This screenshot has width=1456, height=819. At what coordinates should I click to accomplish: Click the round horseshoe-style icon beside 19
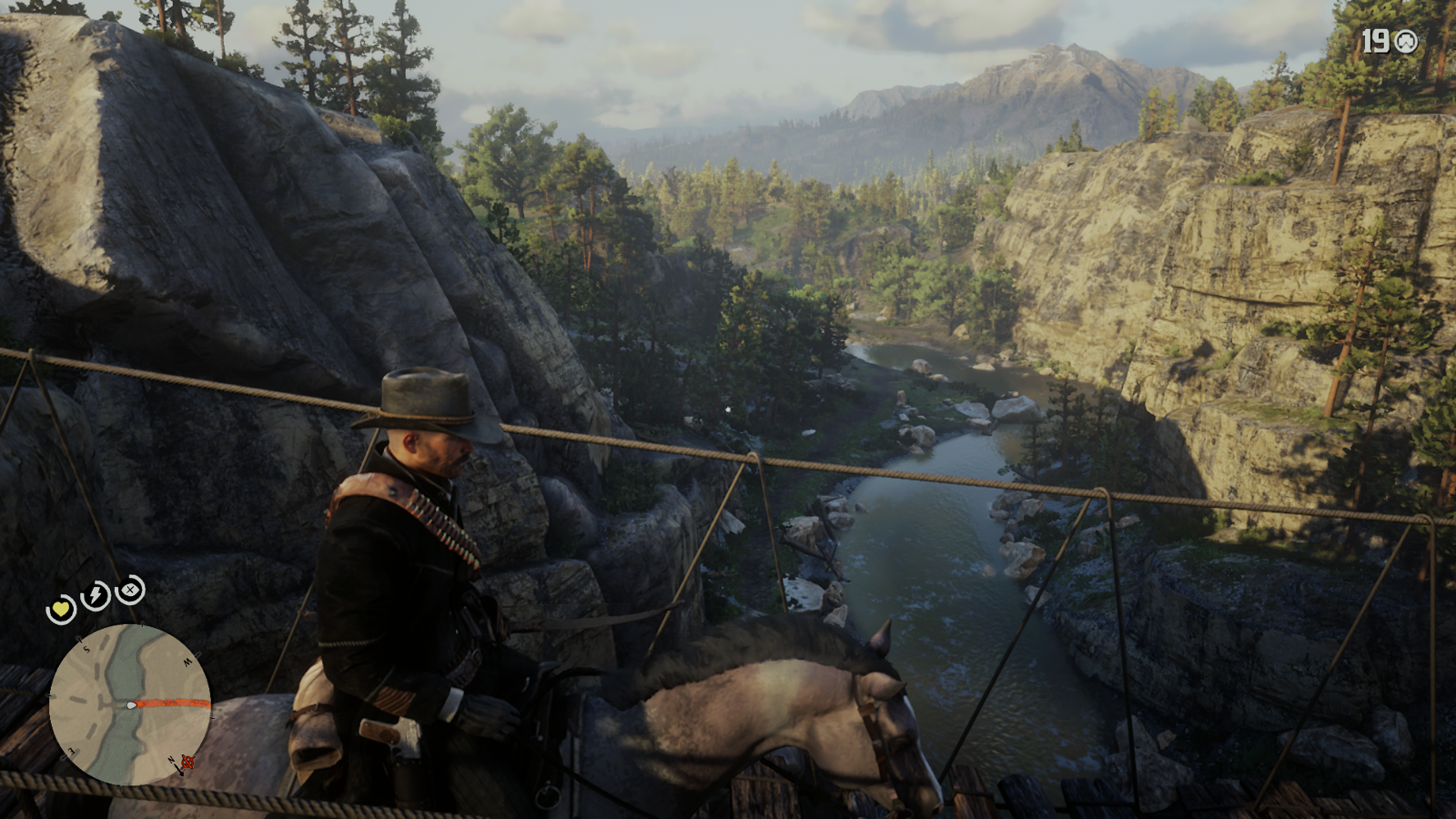[x=1406, y=41]
